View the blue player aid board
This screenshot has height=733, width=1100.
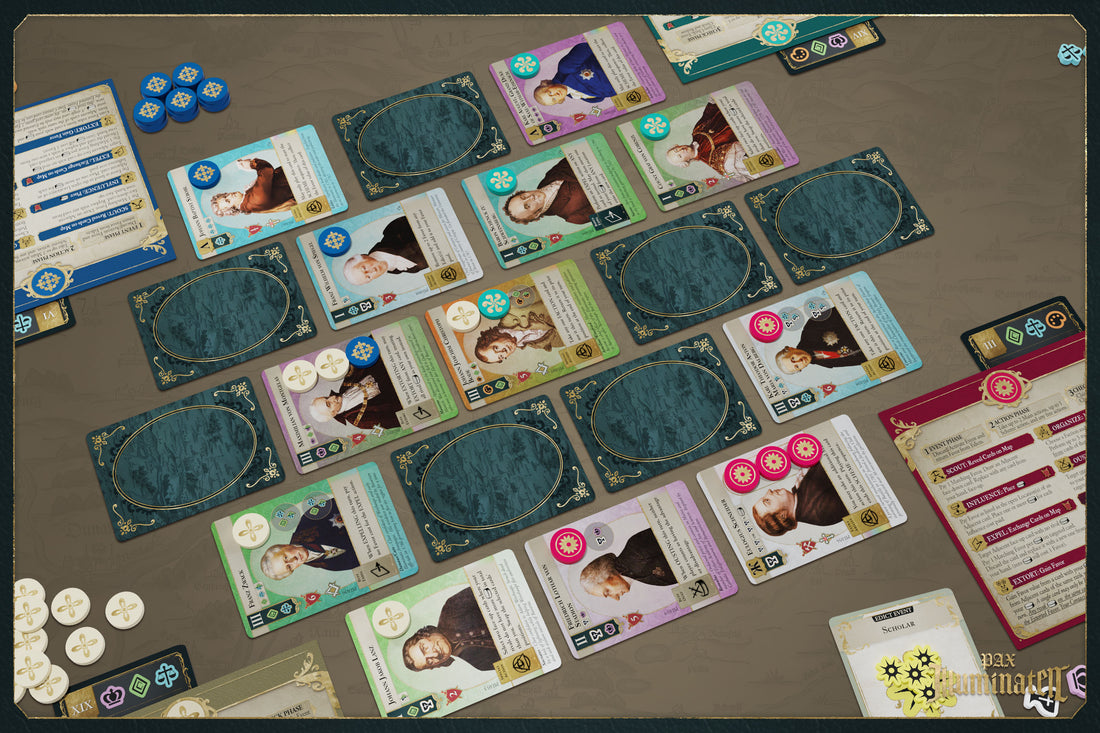tap(75, 190)
